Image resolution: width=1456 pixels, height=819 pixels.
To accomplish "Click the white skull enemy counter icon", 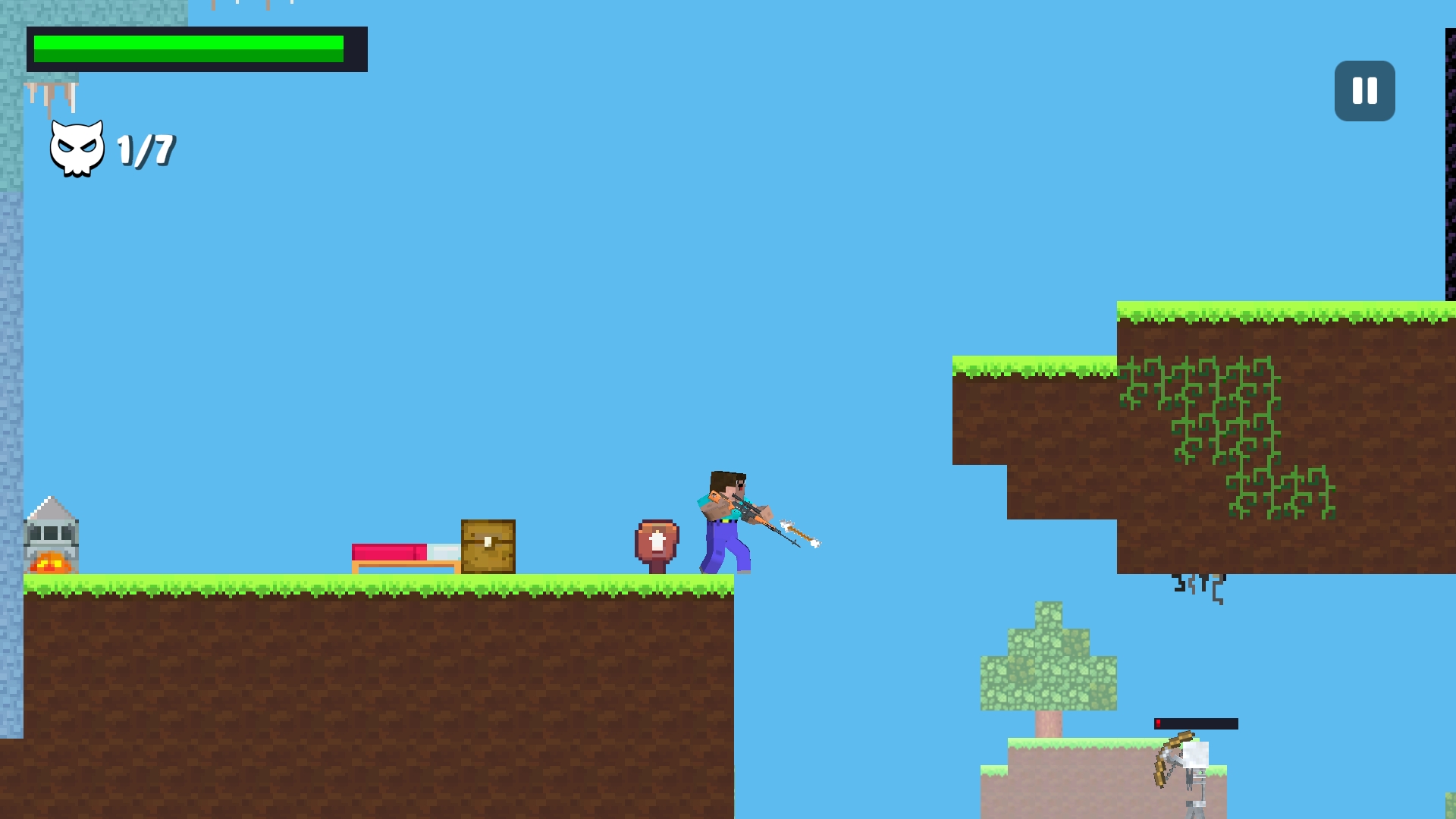I will [x=76, y=146].
